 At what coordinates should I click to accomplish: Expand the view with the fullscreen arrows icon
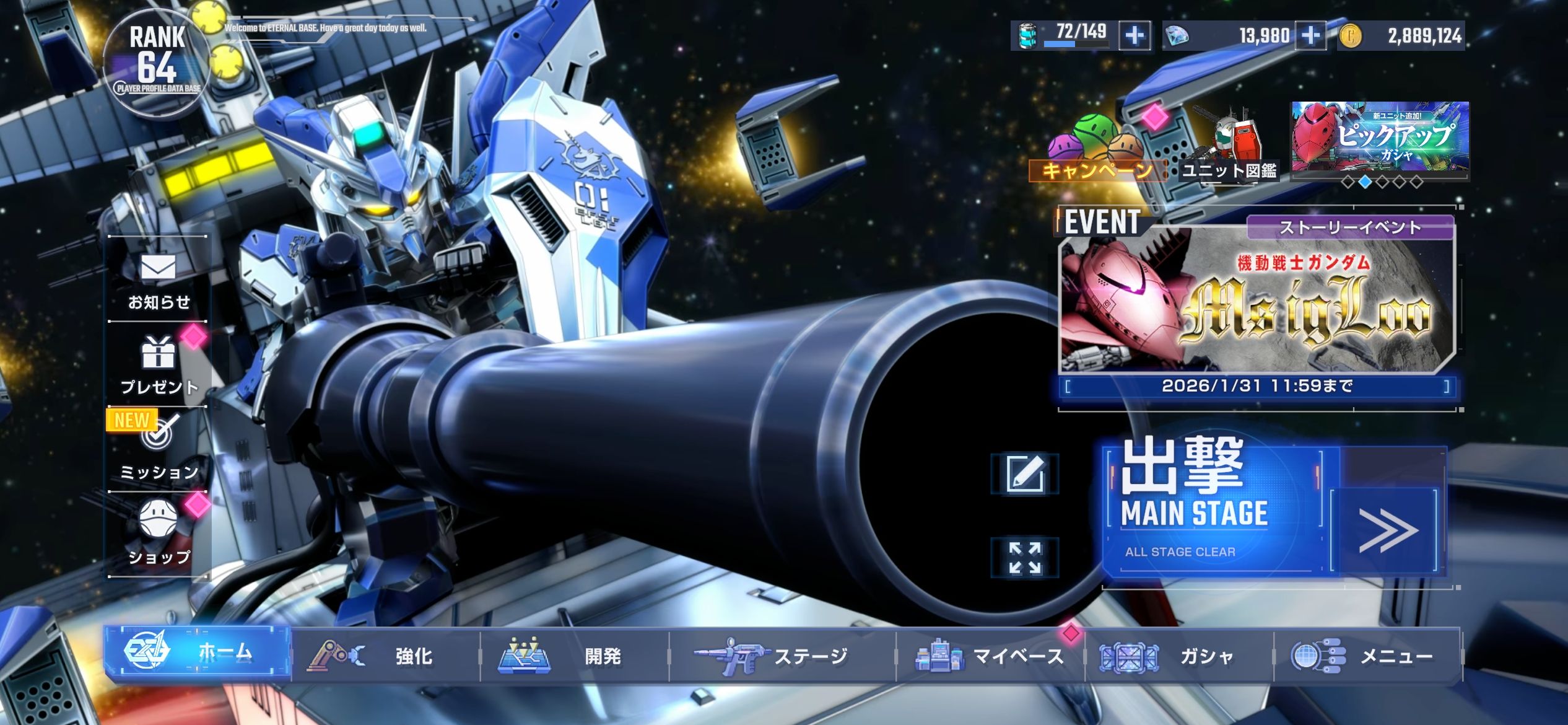click(x=1025, y=558)
